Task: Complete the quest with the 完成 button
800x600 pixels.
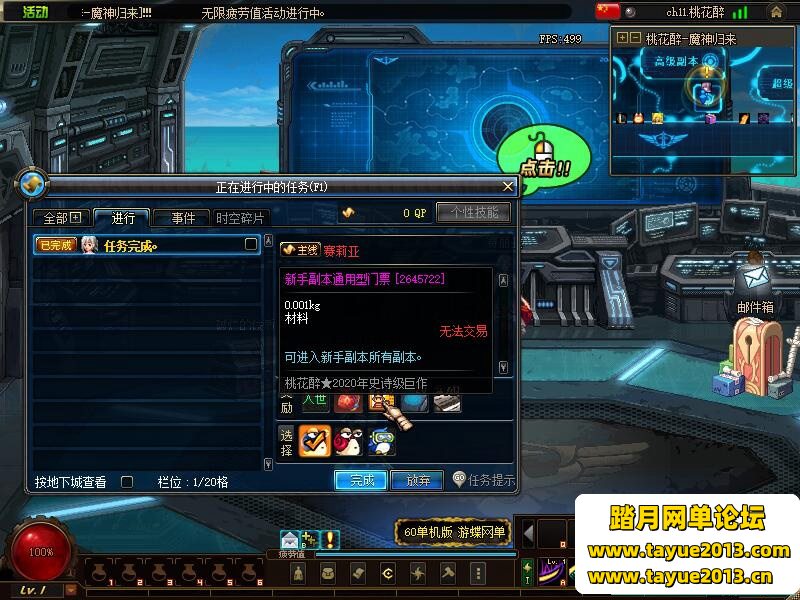Action: (361, 480)
